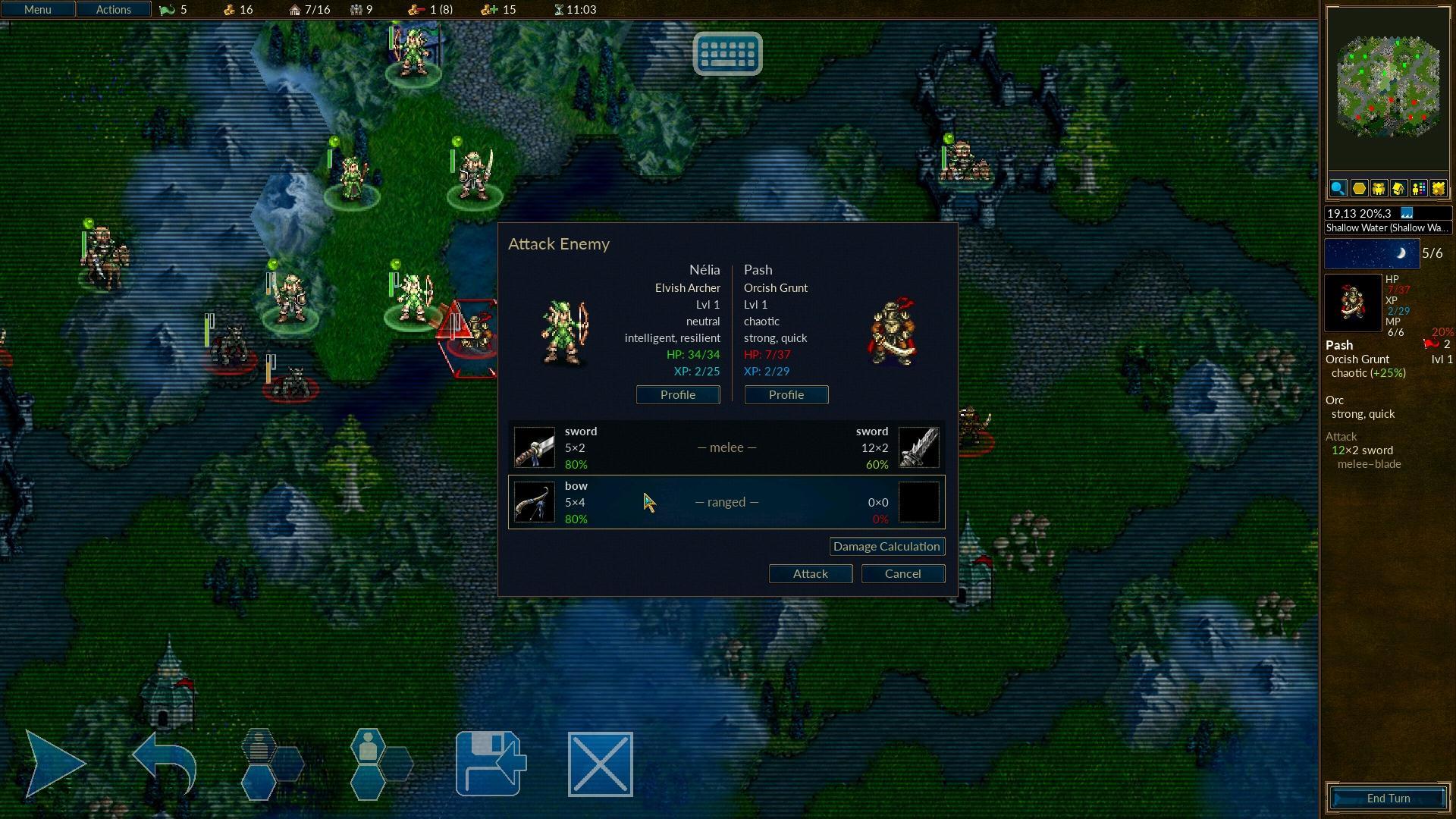Image resolution: width=1456 pixels, height=819 pixels.
Task: Click the large crossed-box icon
Action: point(600,764)
